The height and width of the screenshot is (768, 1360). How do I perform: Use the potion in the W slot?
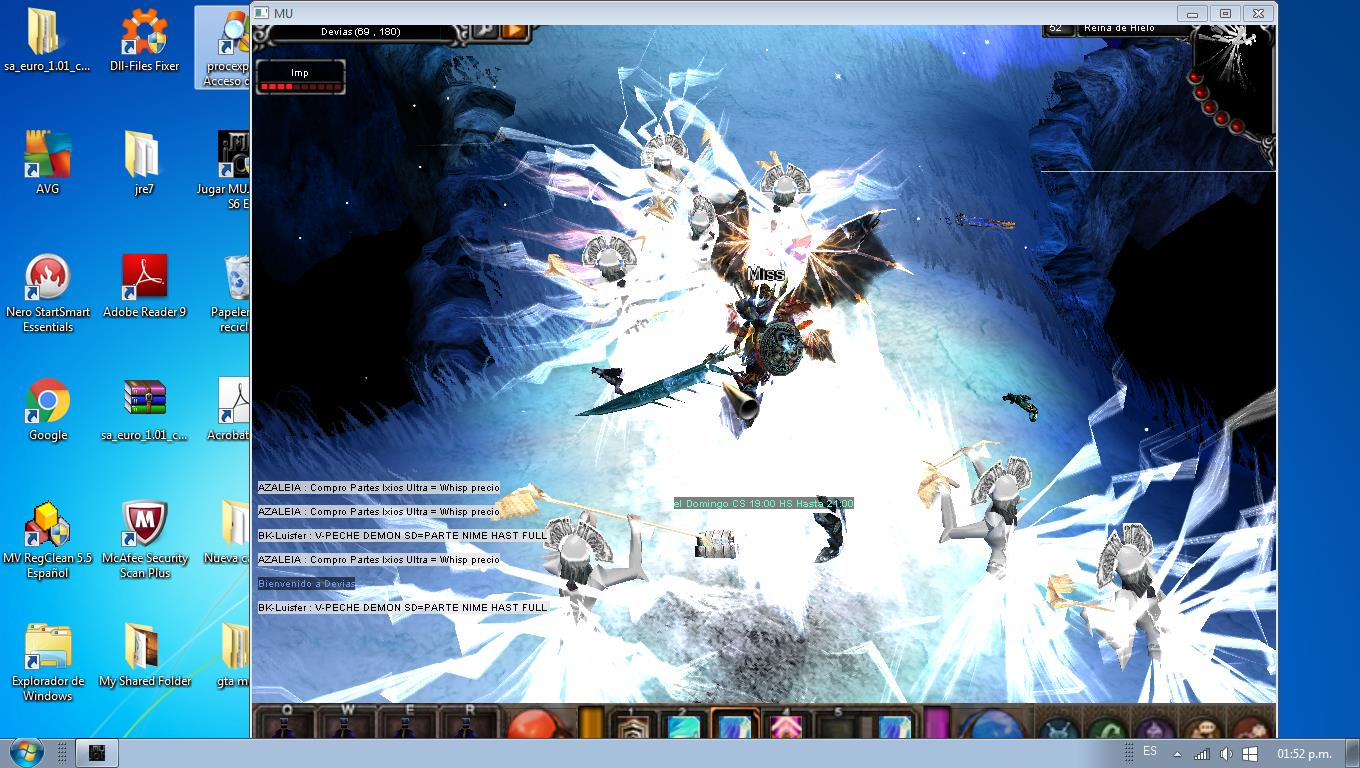348,726
